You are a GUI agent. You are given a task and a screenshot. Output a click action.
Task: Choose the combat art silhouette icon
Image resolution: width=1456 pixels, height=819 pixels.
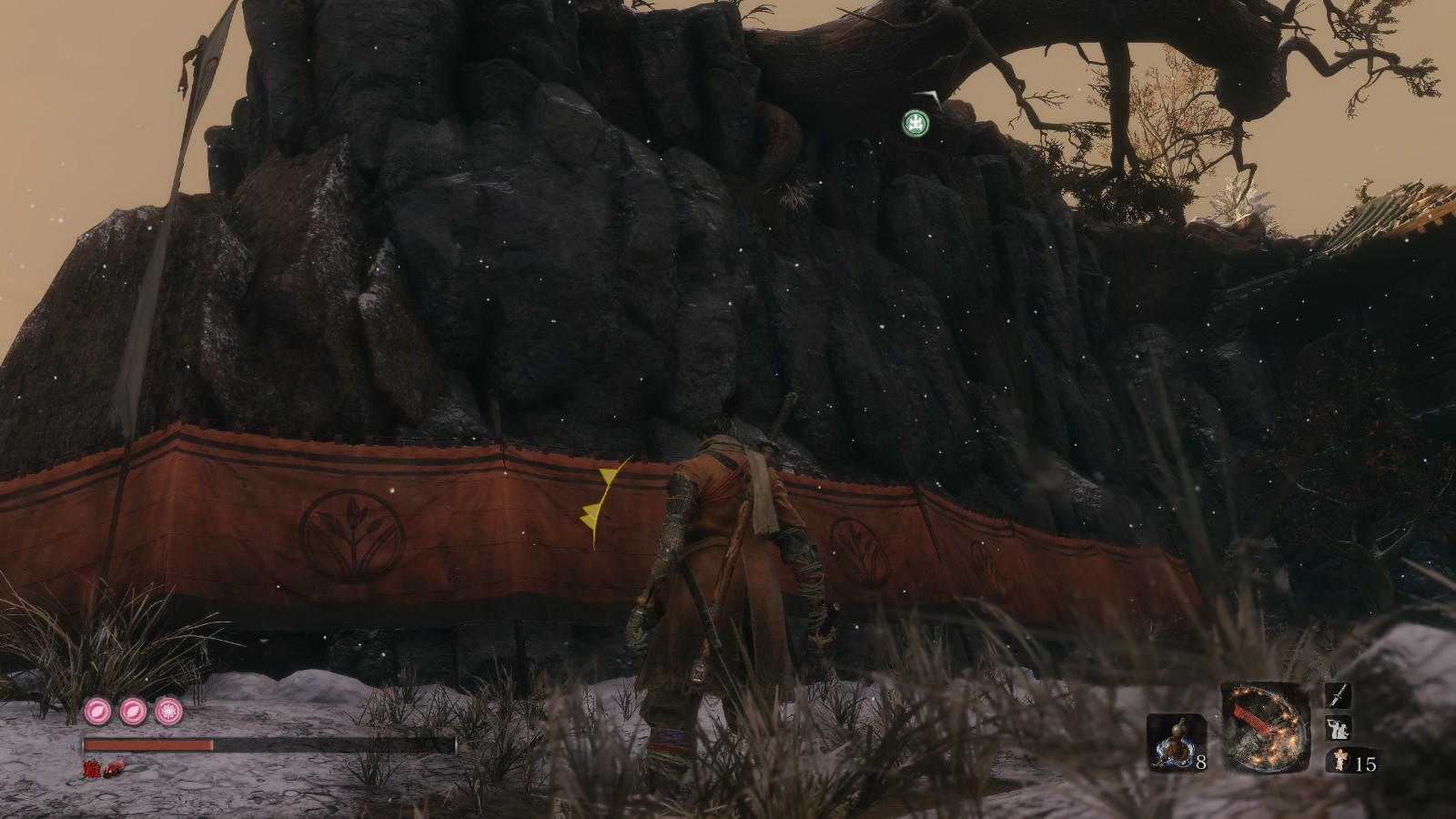pyautogui.click(x=1340, y=729)
